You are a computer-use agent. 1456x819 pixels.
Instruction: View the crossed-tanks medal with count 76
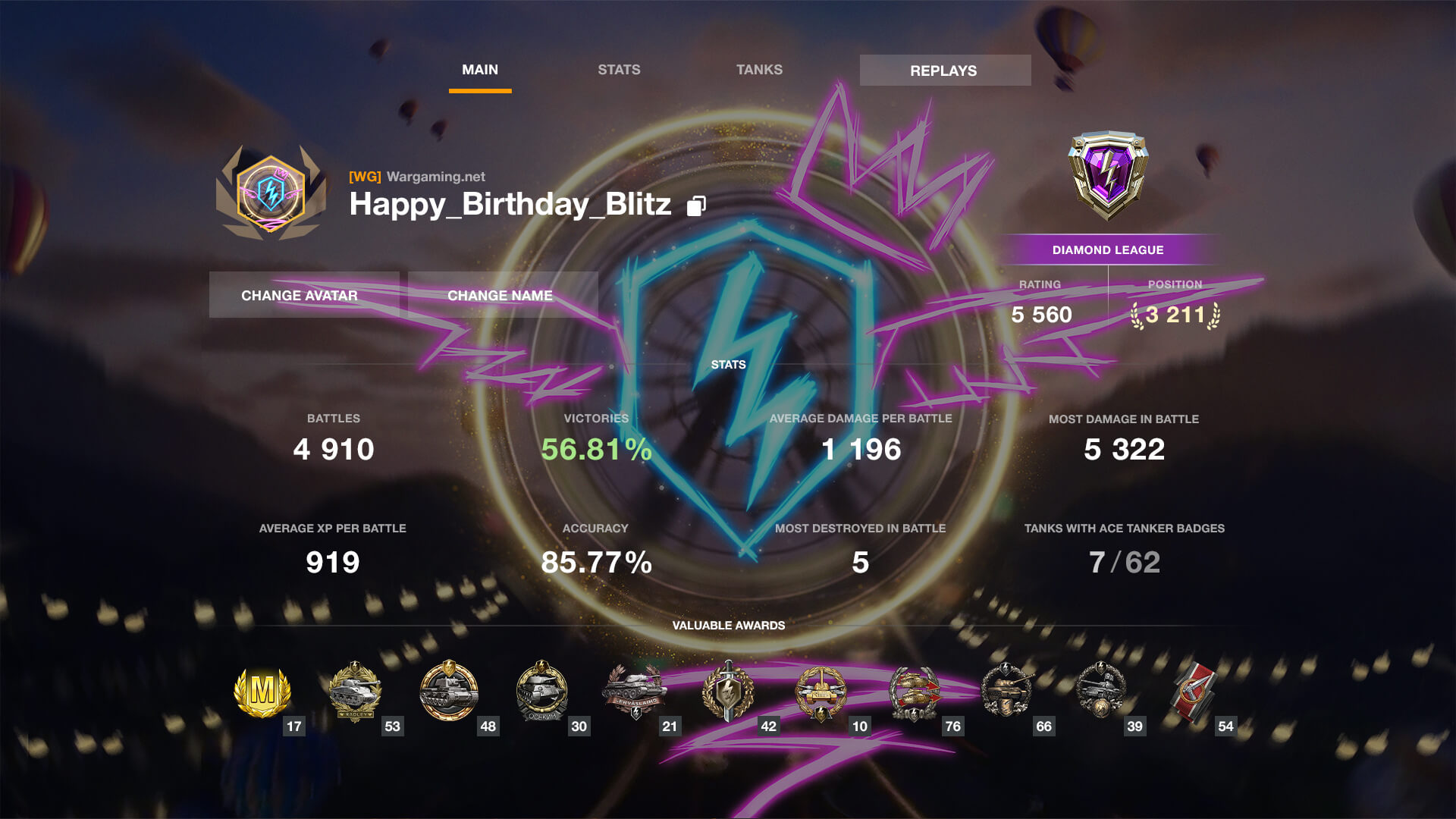(x=914, y=692)
